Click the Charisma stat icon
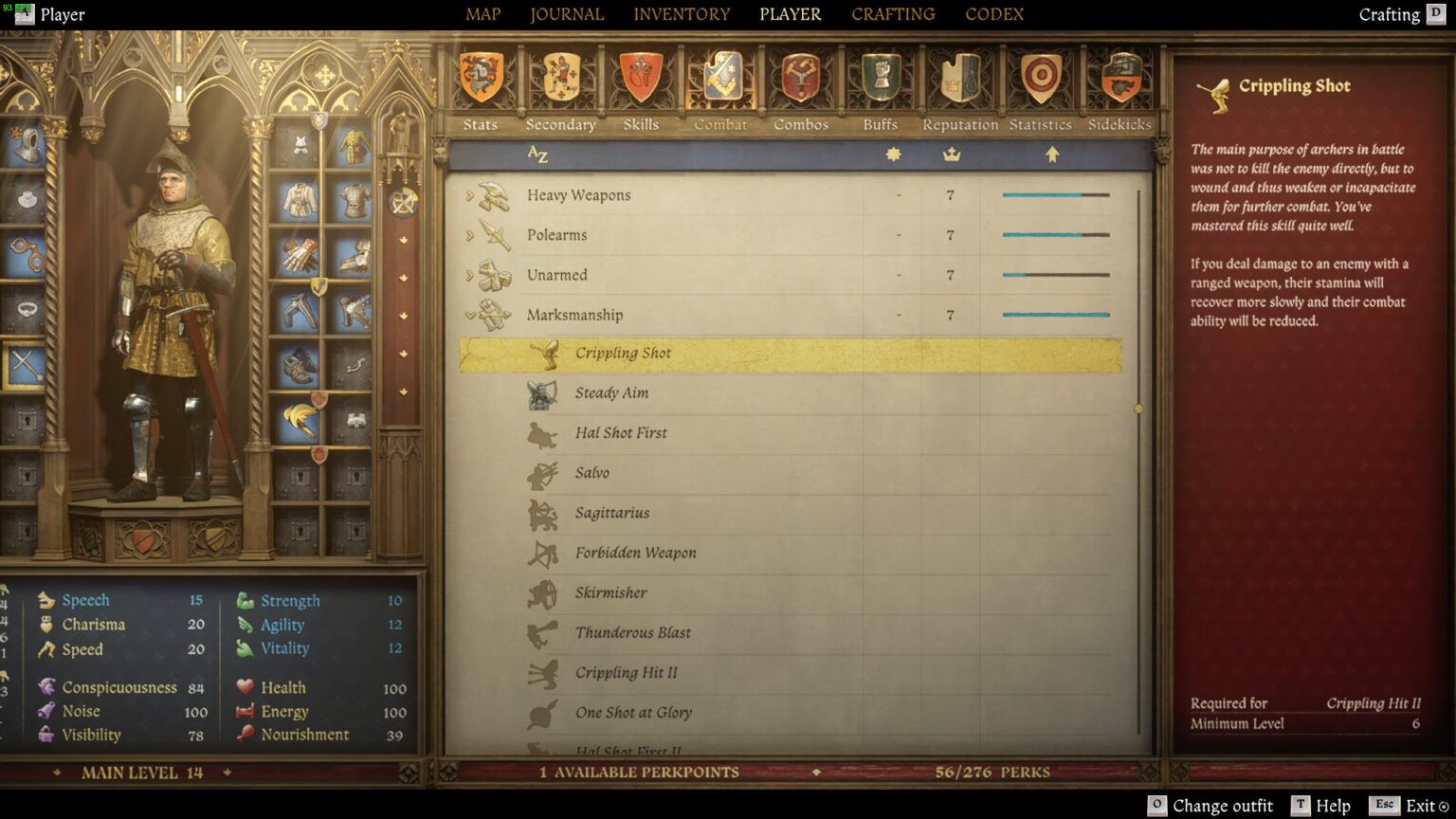The image size is (1456, 819). click(45, 624)
